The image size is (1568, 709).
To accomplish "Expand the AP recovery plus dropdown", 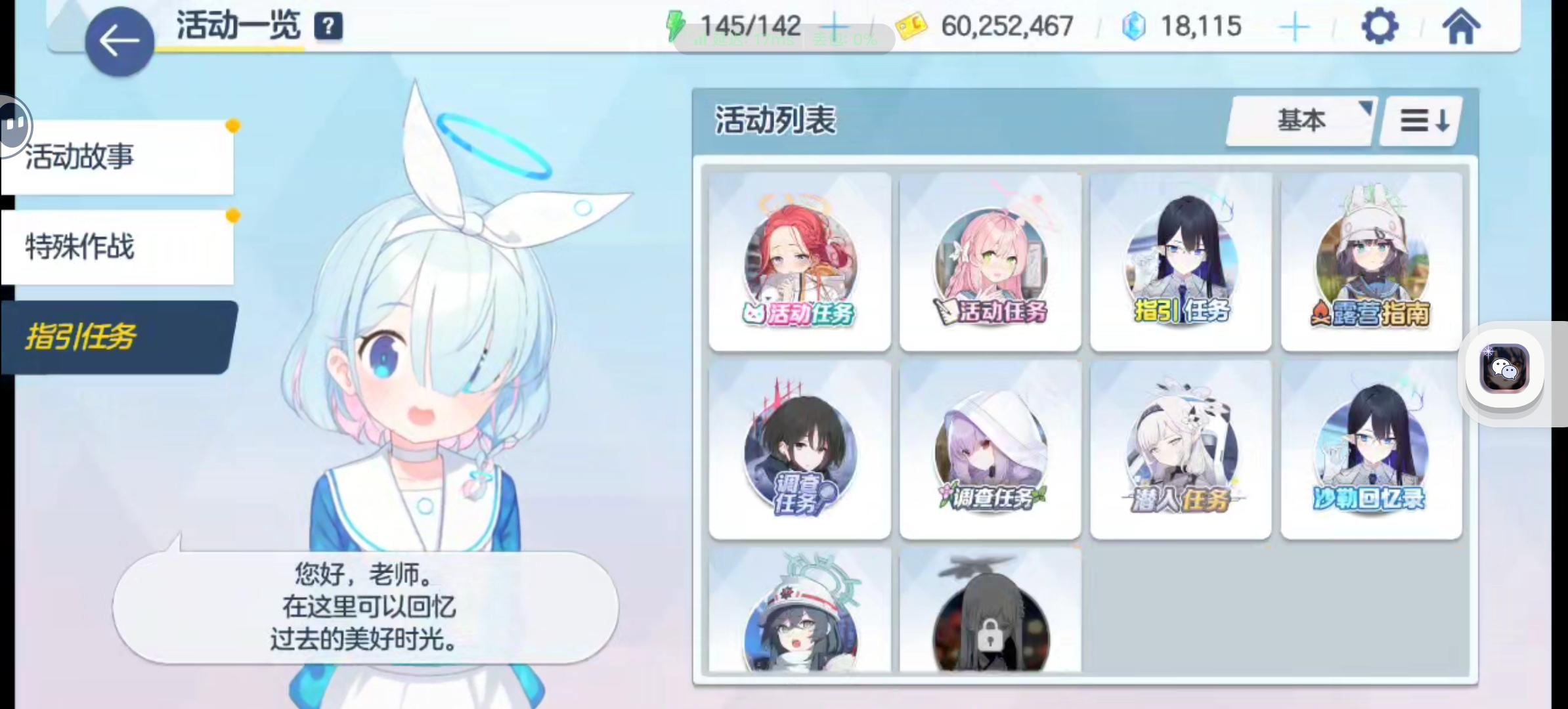I will coord(835,26).
